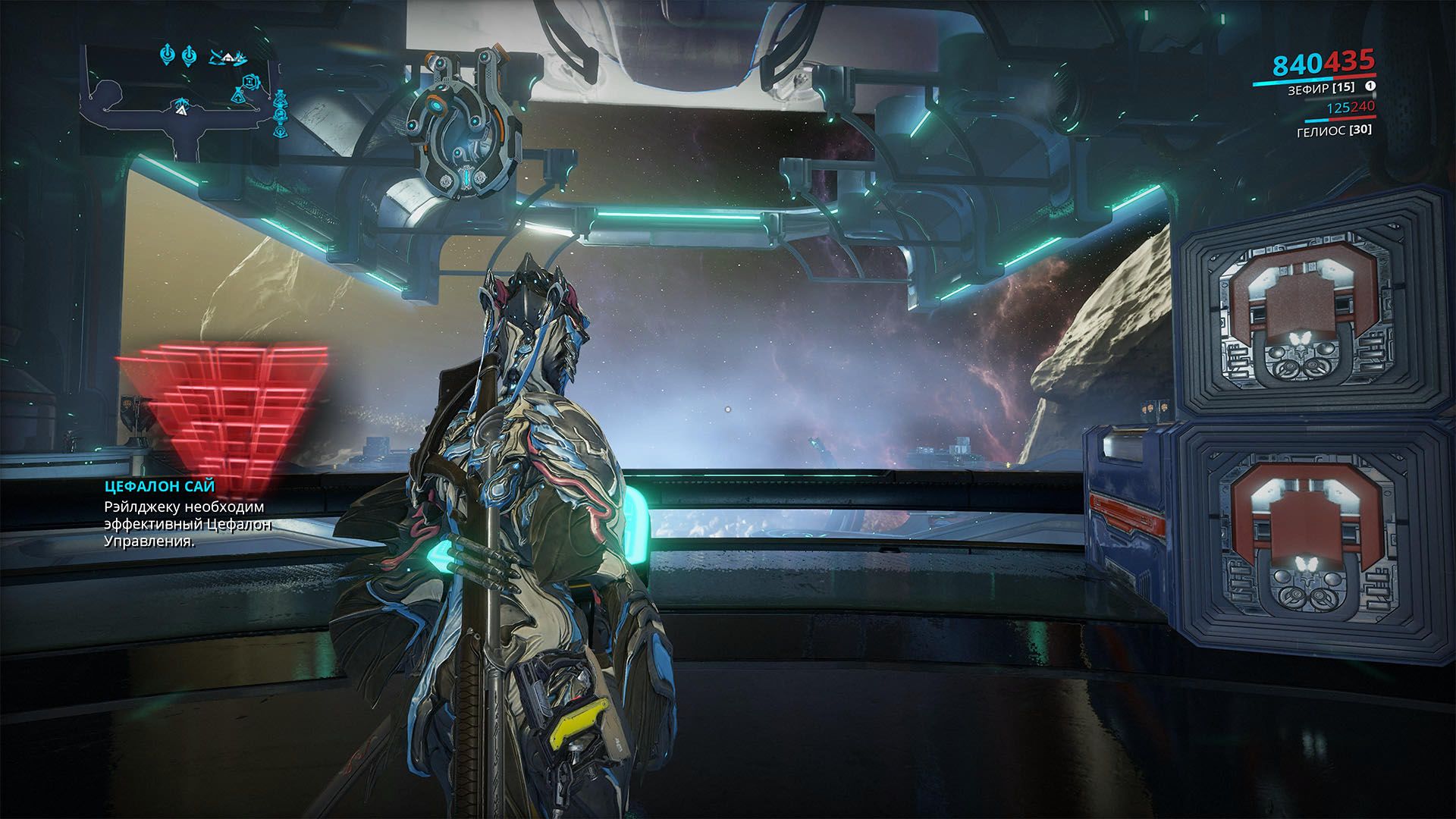
Task: Click Зефир's blue shield bar
Action: 1294,80
